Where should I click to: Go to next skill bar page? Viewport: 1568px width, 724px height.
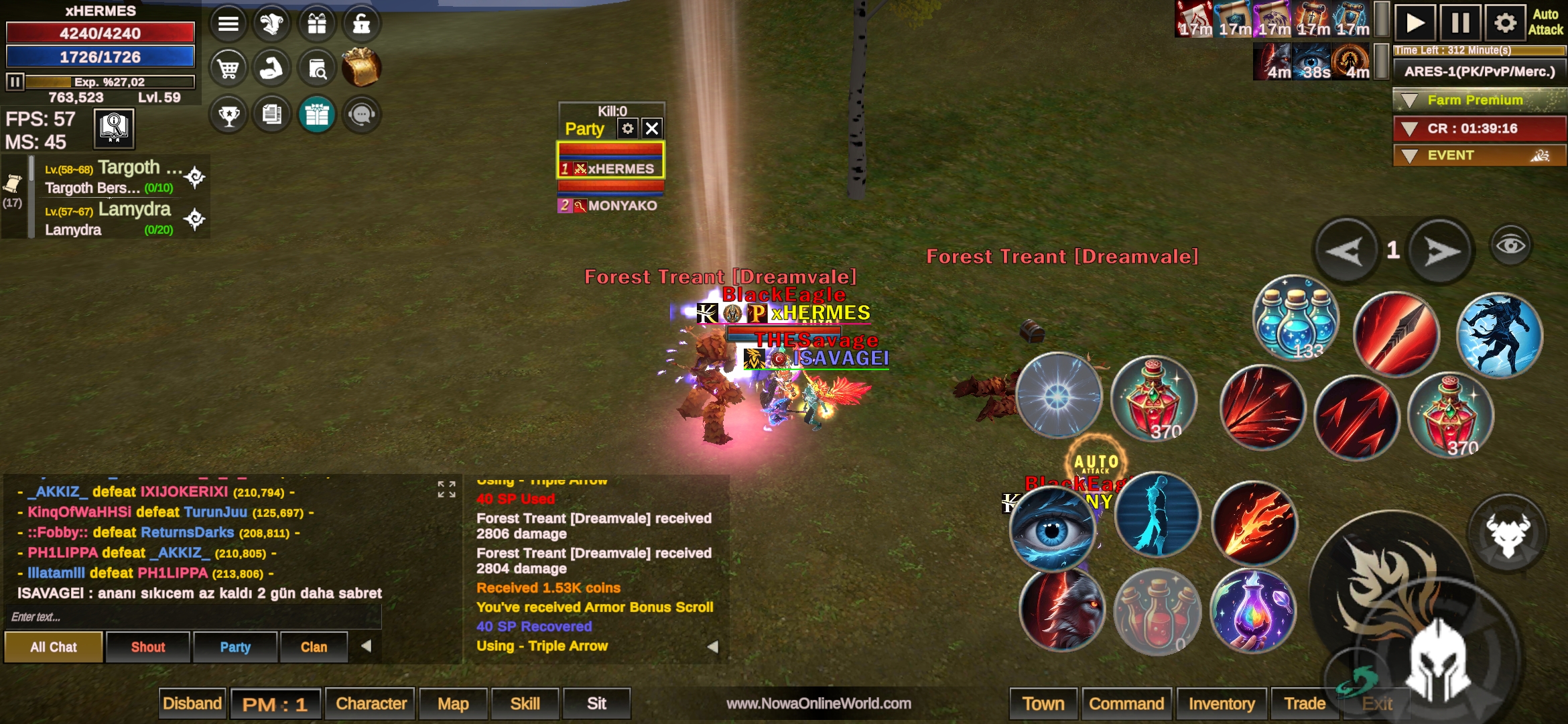(1441, 251)
